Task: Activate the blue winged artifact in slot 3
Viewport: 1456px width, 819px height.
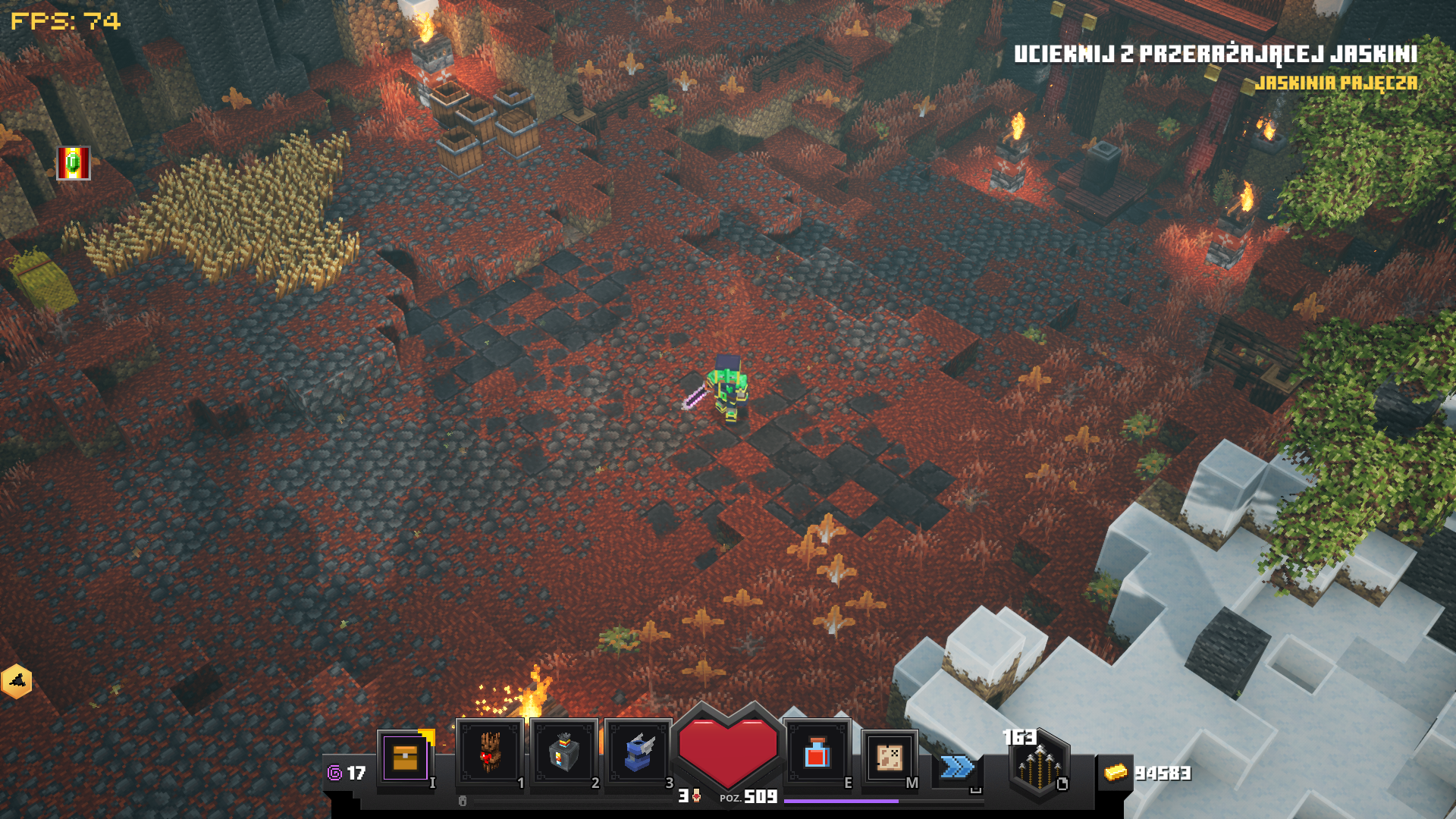Action: [x=638, y=752]
